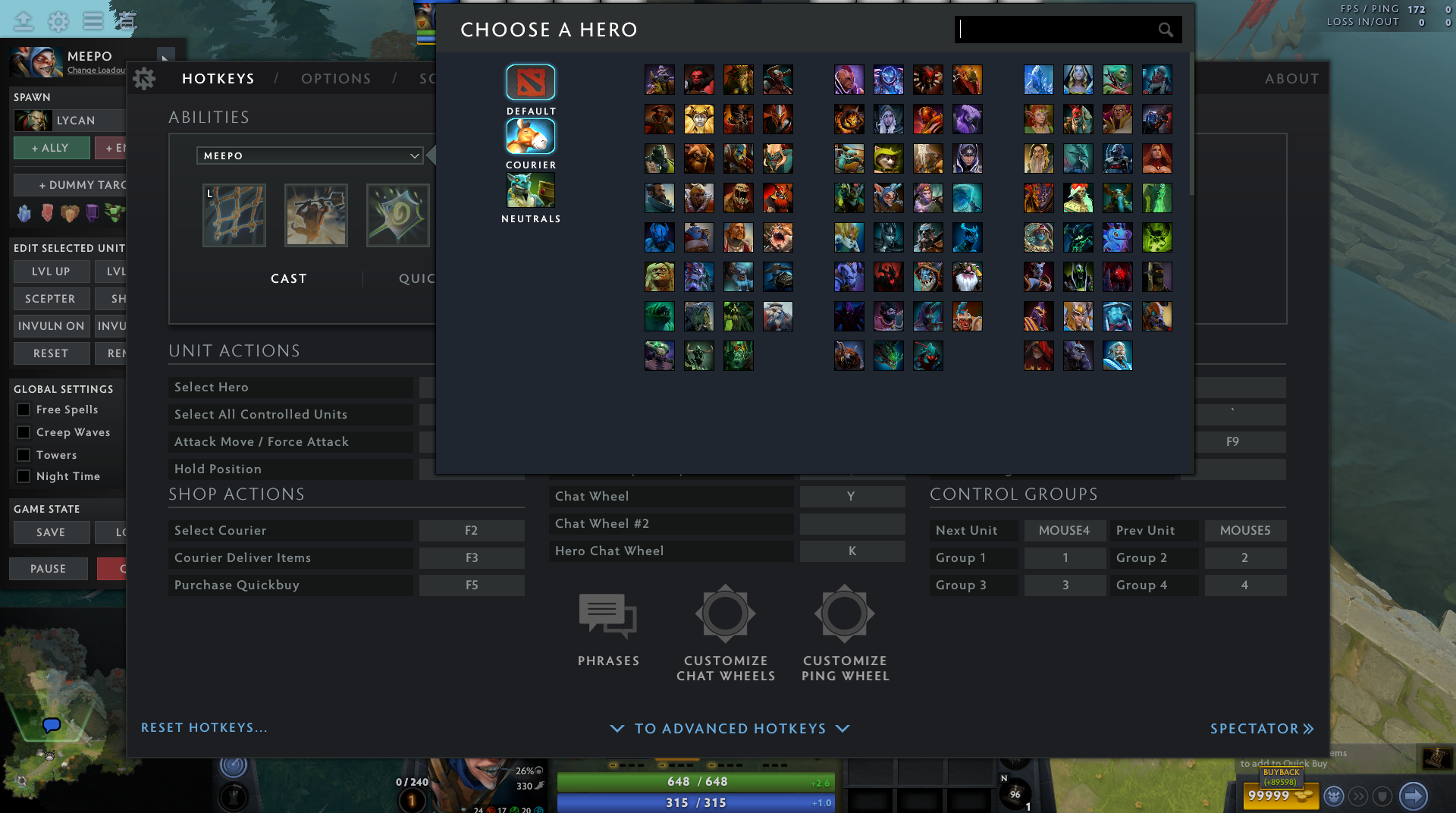Enable the Free Spells checkbox

[x=23, y=410]
